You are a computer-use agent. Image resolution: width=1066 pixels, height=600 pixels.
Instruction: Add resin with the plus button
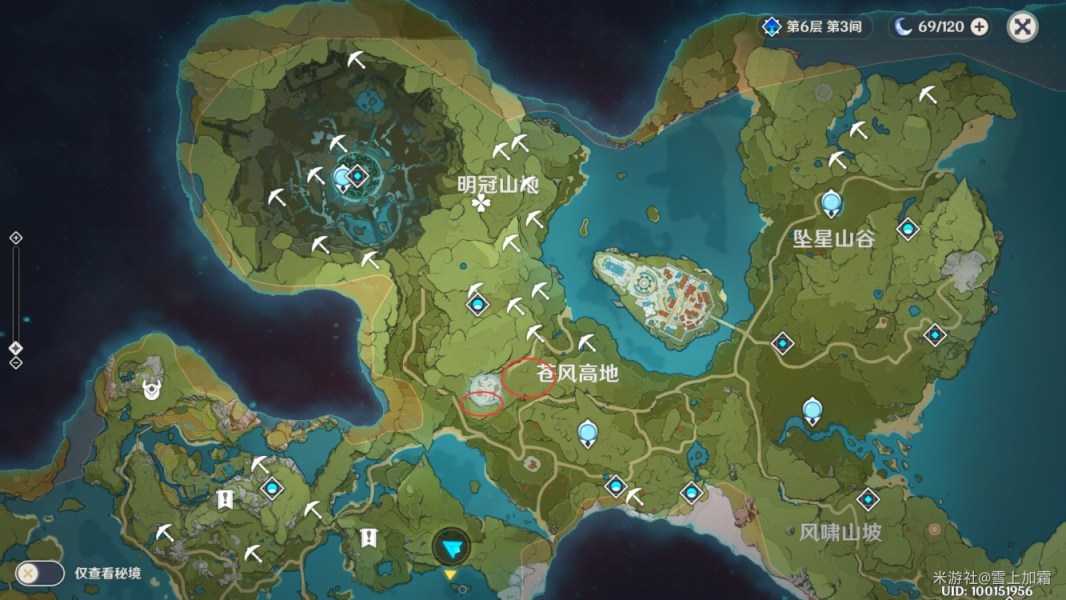coord(979,27)
